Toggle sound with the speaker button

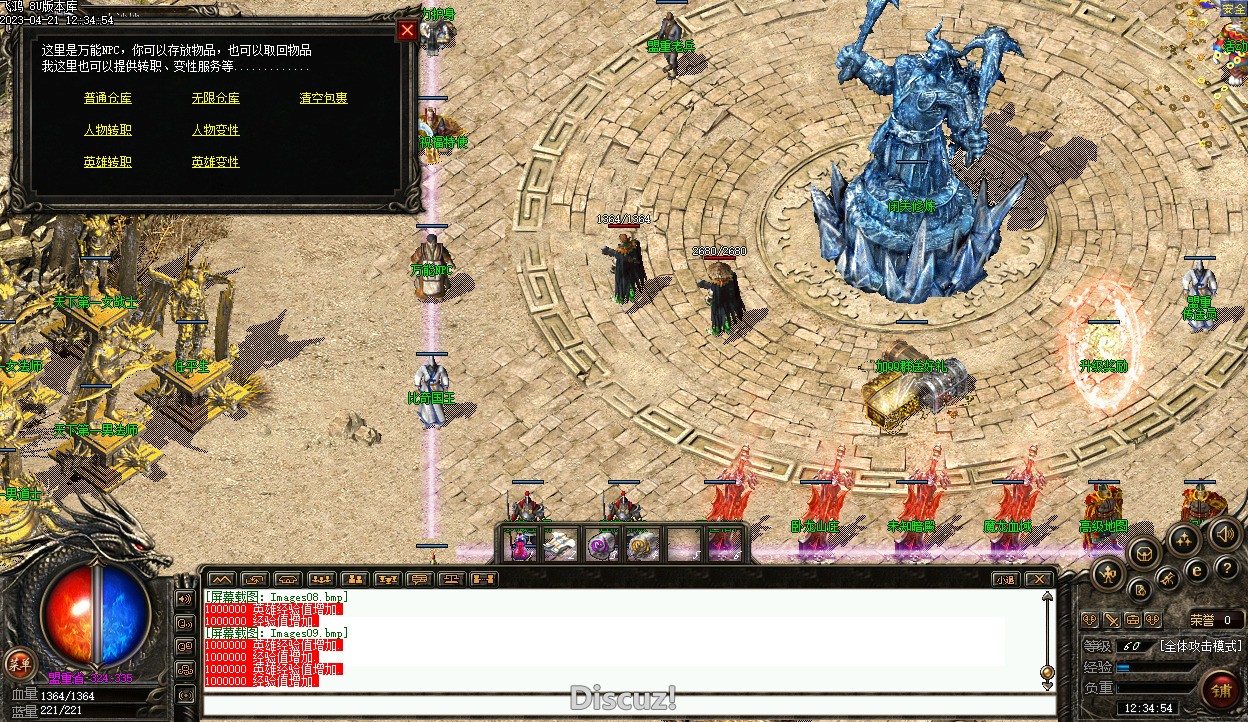[1226, 533]
